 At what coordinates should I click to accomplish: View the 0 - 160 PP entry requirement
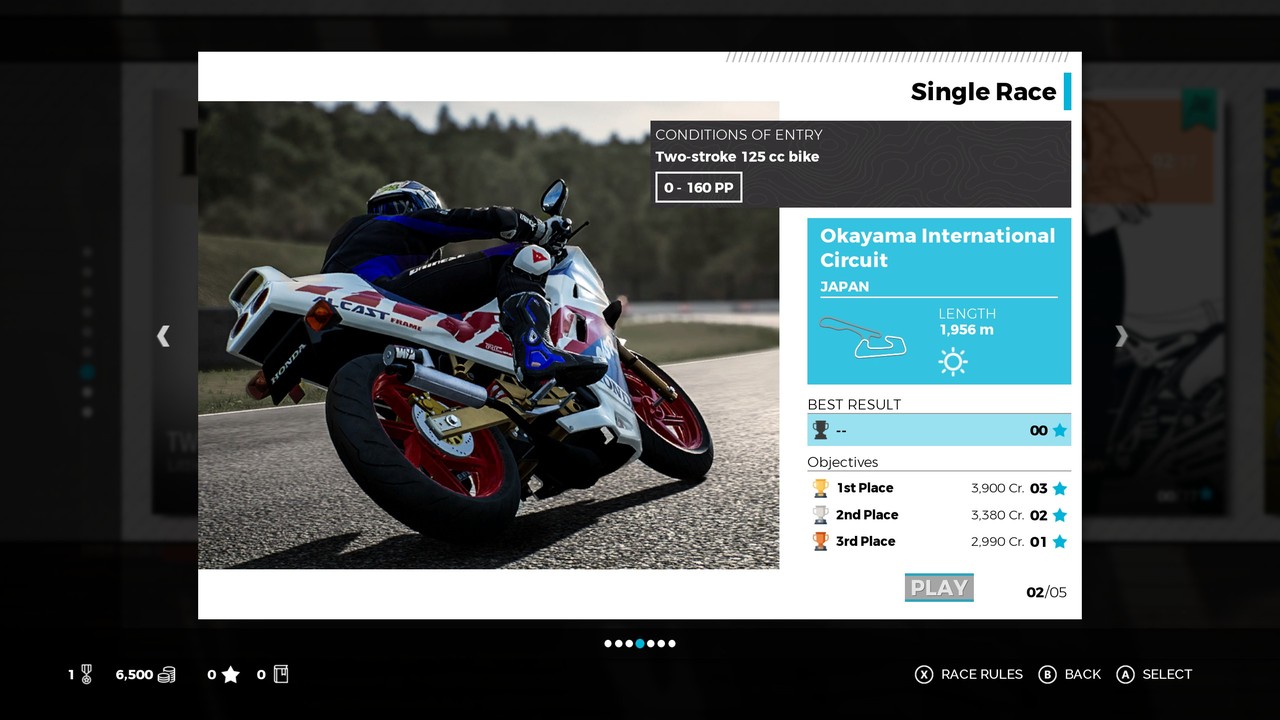coord(699,188)
